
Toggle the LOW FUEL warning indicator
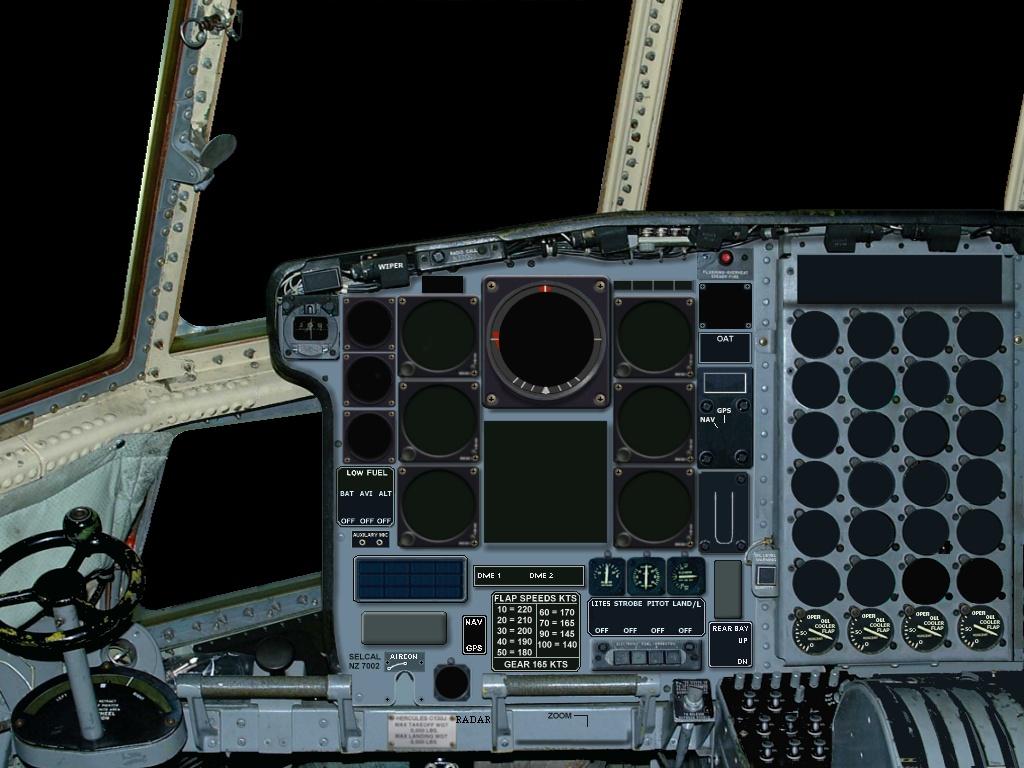tap(367, 473)
